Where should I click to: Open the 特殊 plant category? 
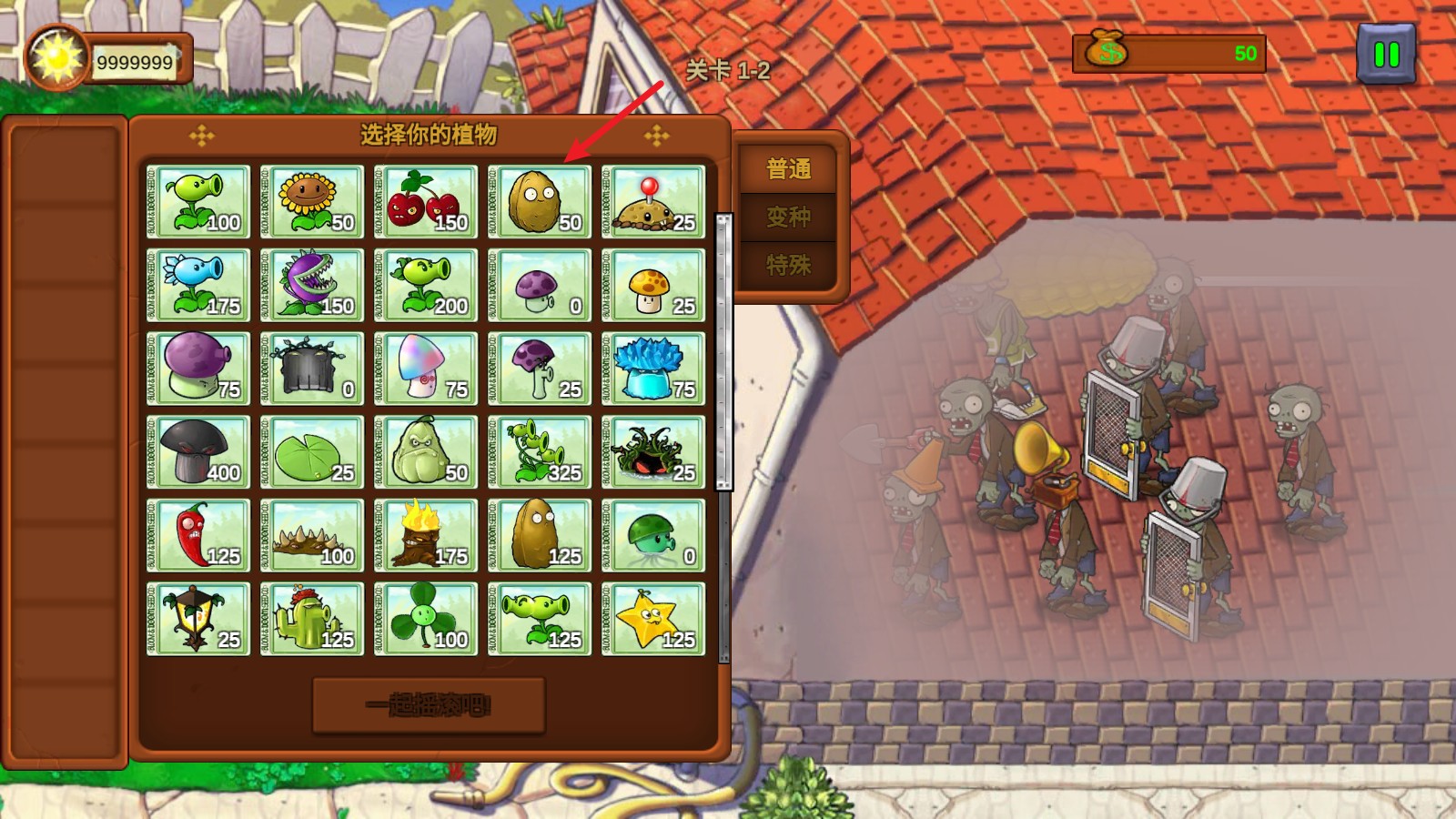(x=788, y=266)
